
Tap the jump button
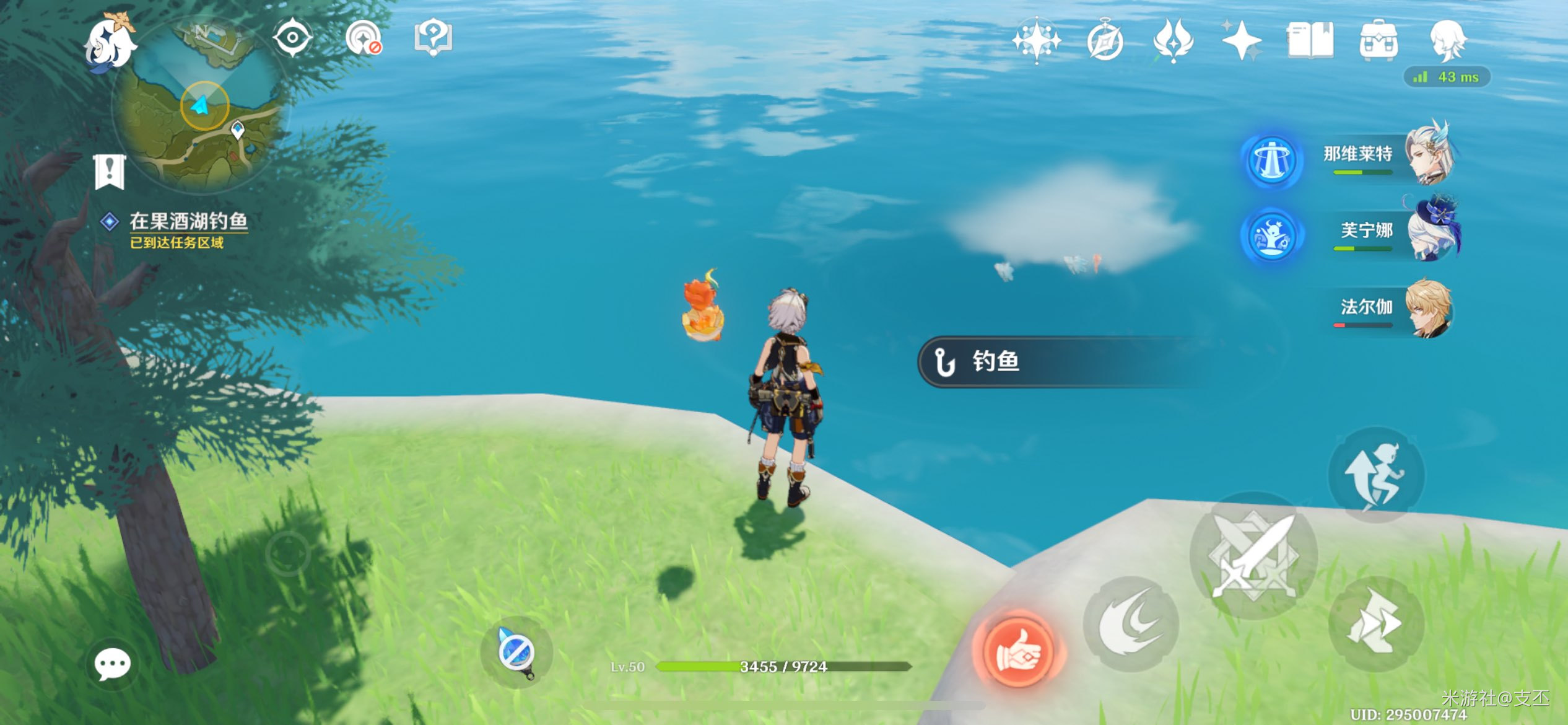click(x=1377, y=475)
